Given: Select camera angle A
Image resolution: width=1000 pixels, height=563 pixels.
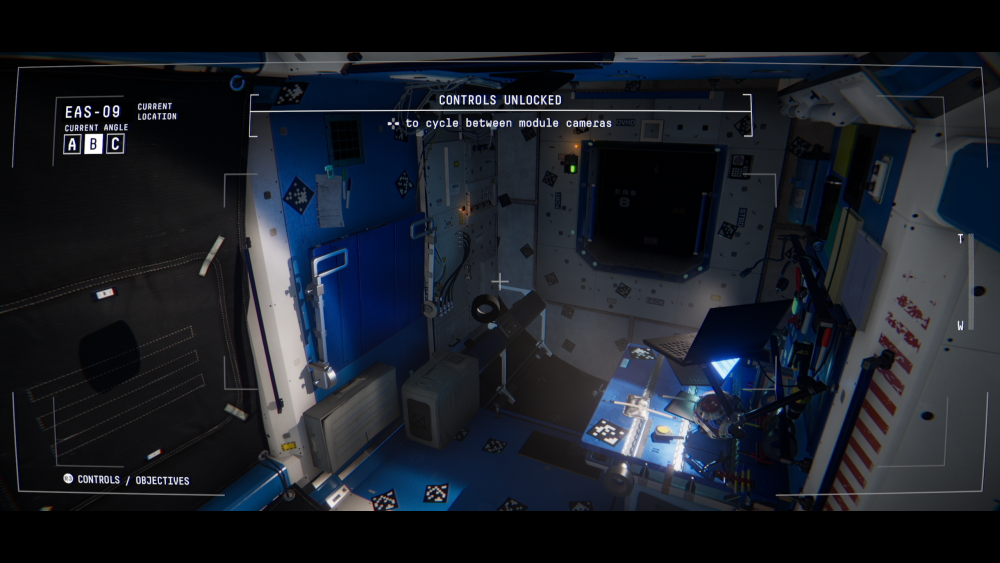Looking at the screenshot, I should click(x=72, y=144).
